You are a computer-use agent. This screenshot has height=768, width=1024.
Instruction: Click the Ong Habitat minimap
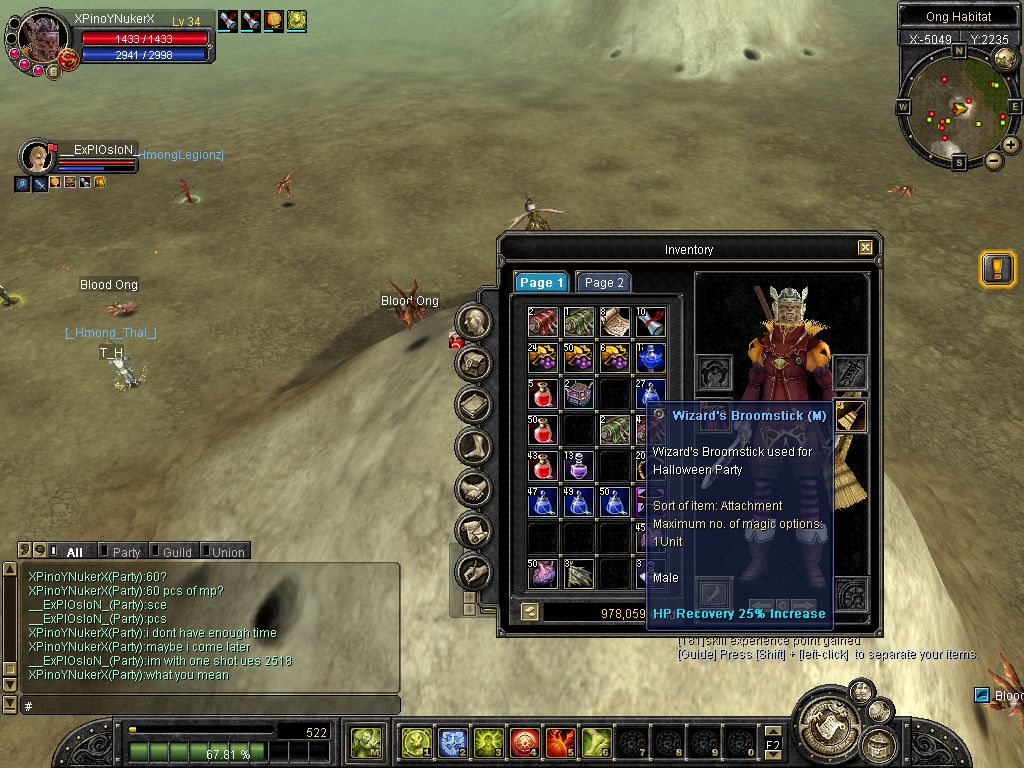[958, 107]
